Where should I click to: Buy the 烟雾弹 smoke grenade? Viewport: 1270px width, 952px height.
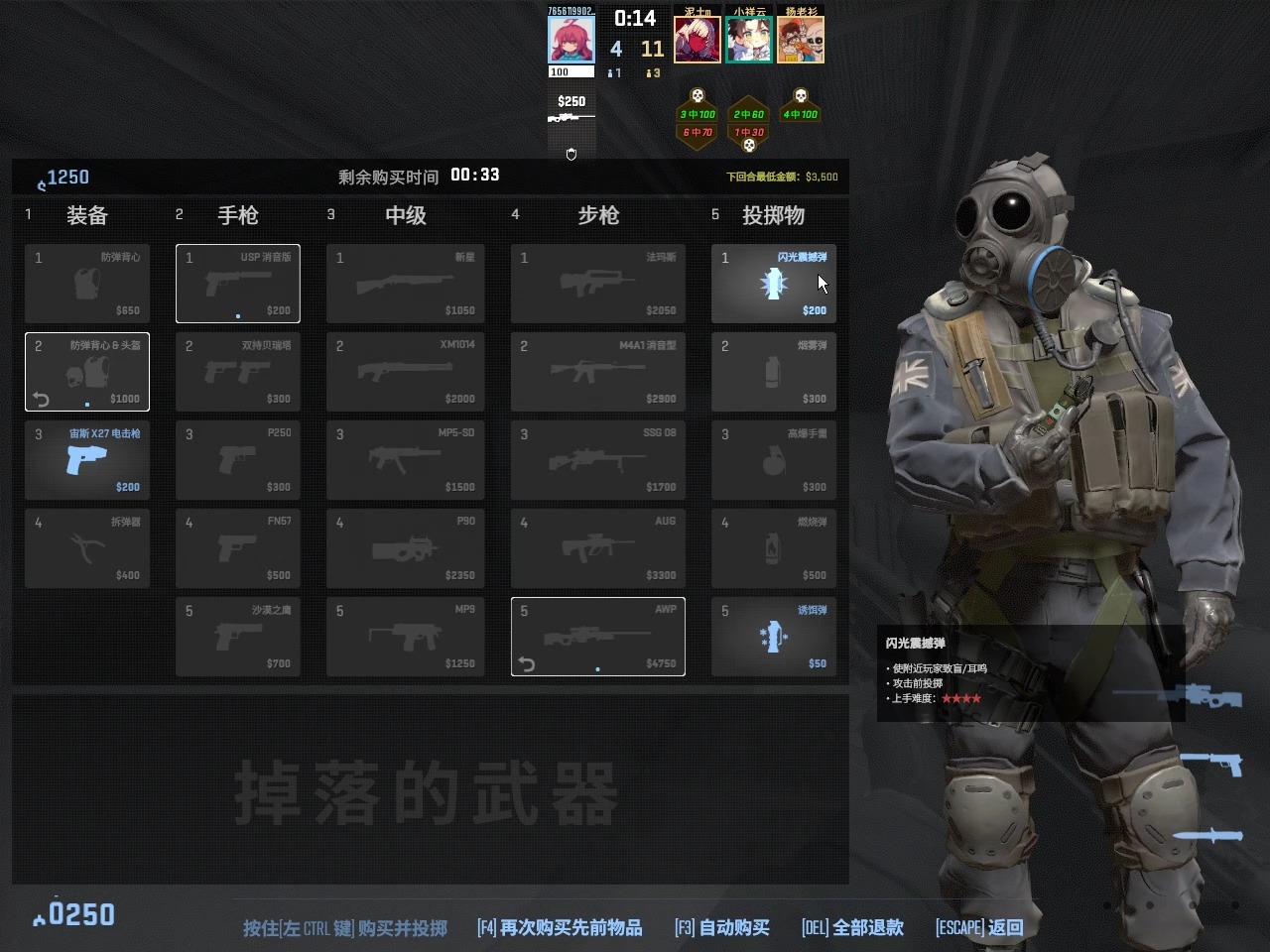[x=773, y=372]
